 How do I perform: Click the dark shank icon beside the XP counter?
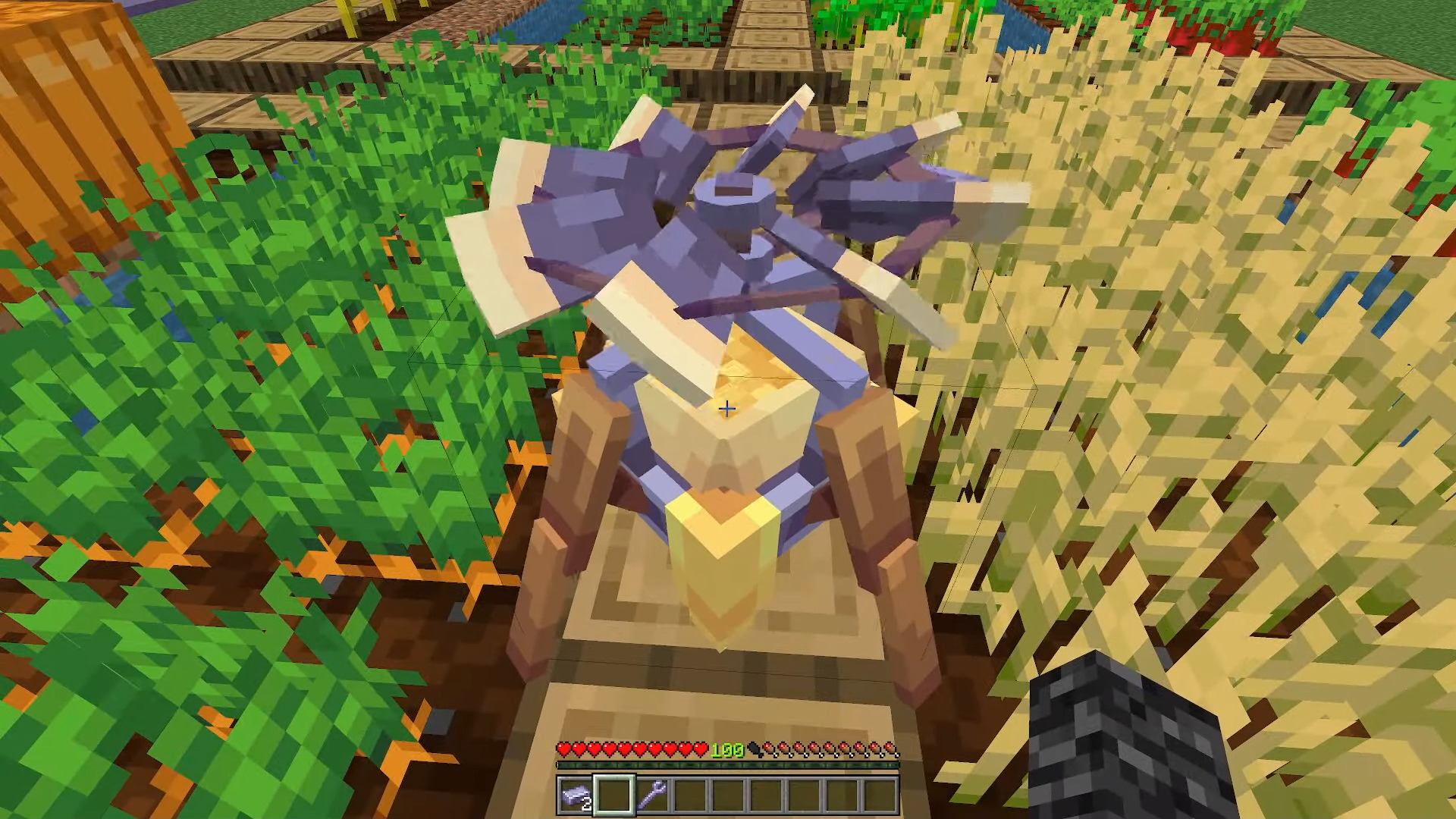755,749
